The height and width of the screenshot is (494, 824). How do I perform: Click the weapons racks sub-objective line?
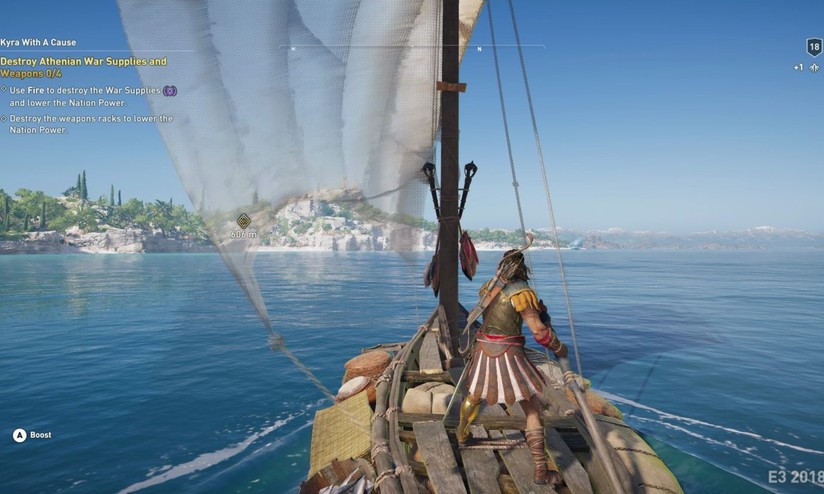pos(91,124)
